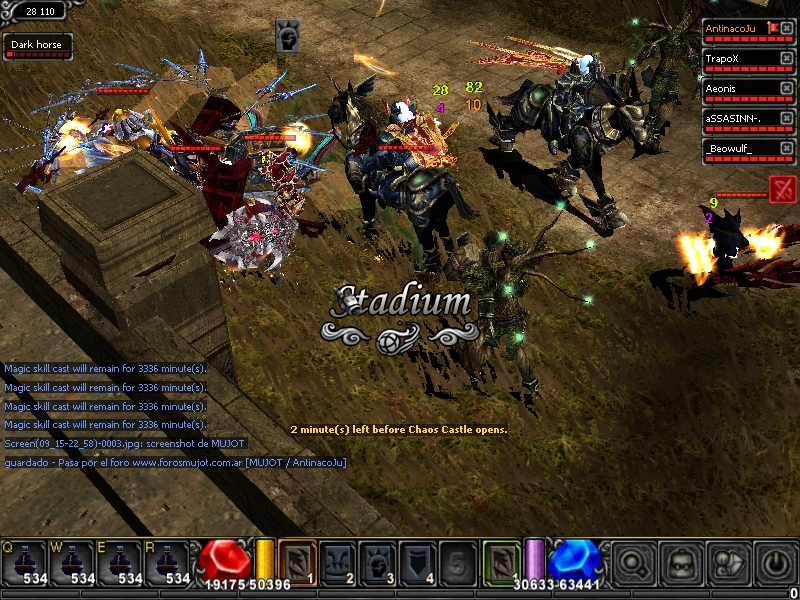Select skill hotkey slot 4
This screenshot has width=800, height=600.
pyautogui.click(x=417, y=561)
